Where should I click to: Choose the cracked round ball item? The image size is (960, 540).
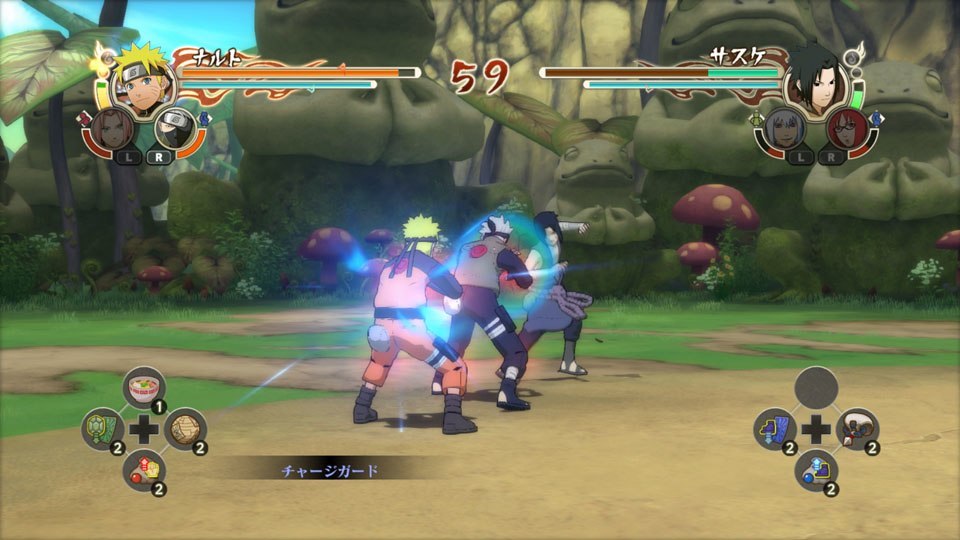click(x=185, y=430)
